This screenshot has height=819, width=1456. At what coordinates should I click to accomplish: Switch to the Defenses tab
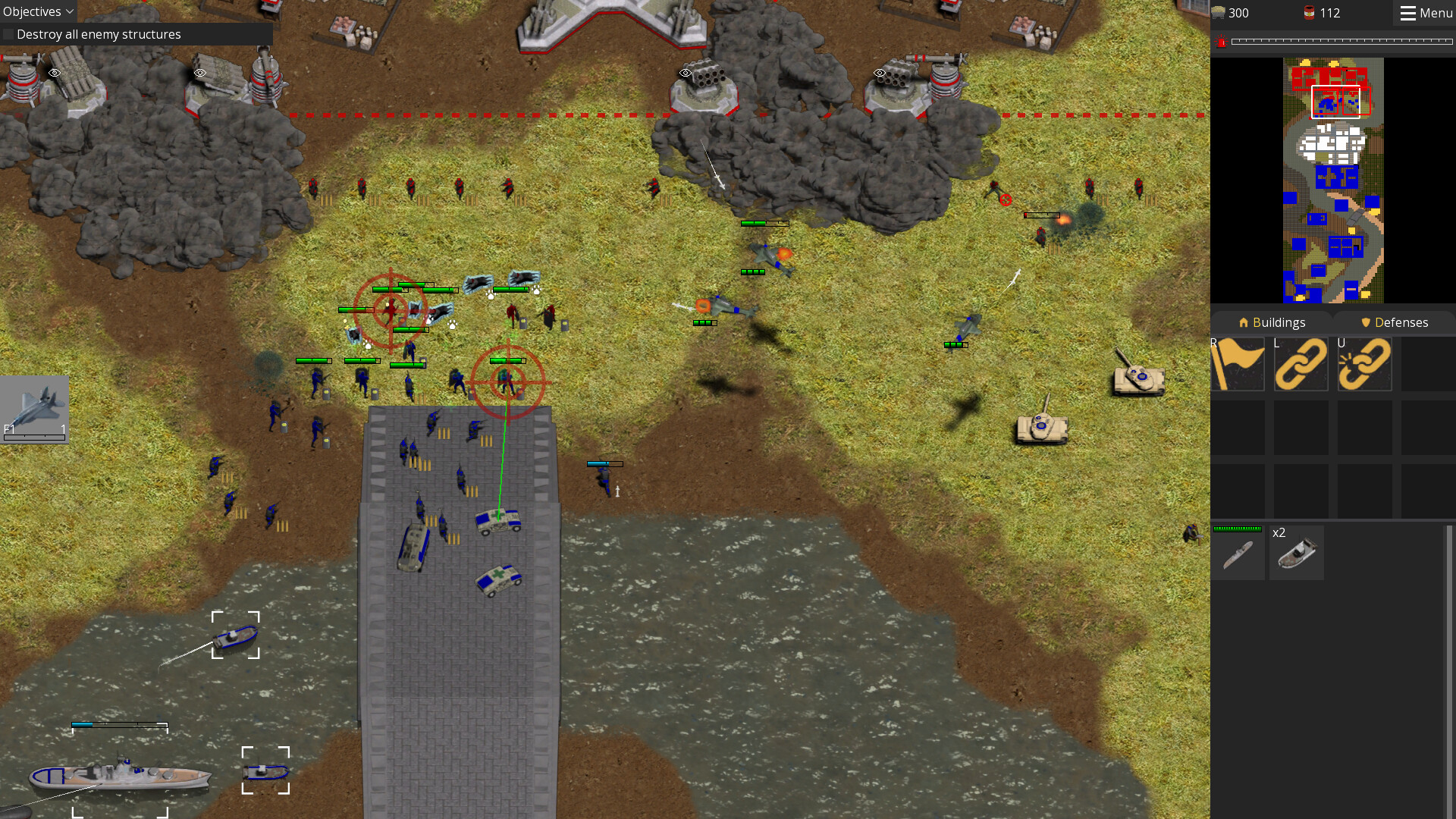click(1395, 322)
